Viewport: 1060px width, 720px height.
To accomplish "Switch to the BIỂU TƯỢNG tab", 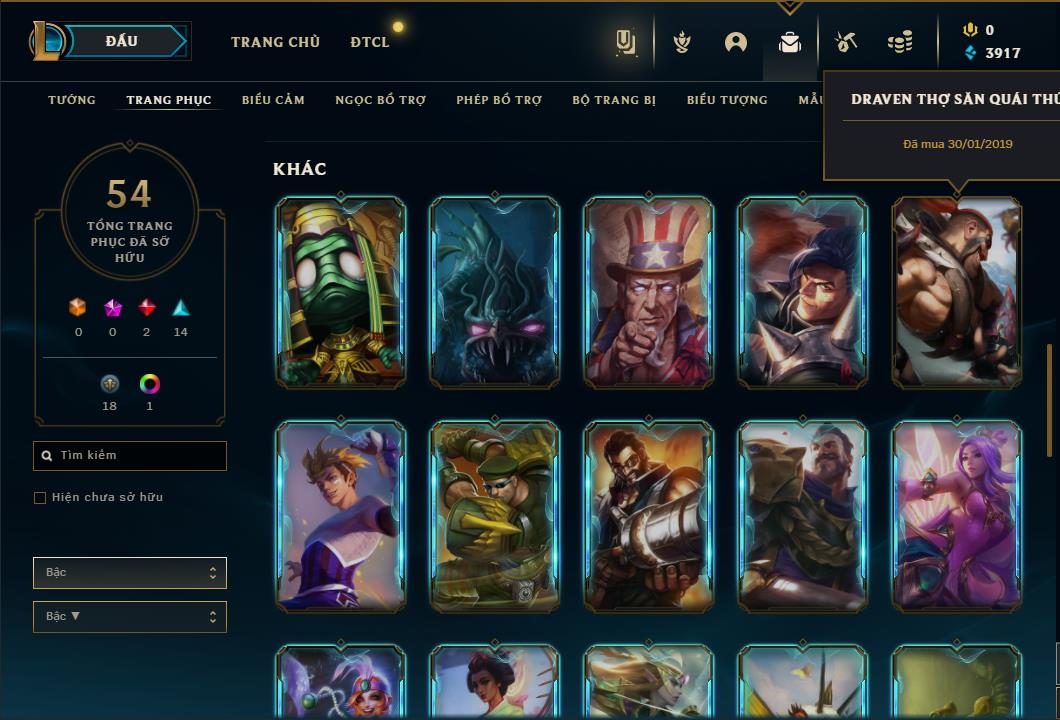I will tap(727, 100).
